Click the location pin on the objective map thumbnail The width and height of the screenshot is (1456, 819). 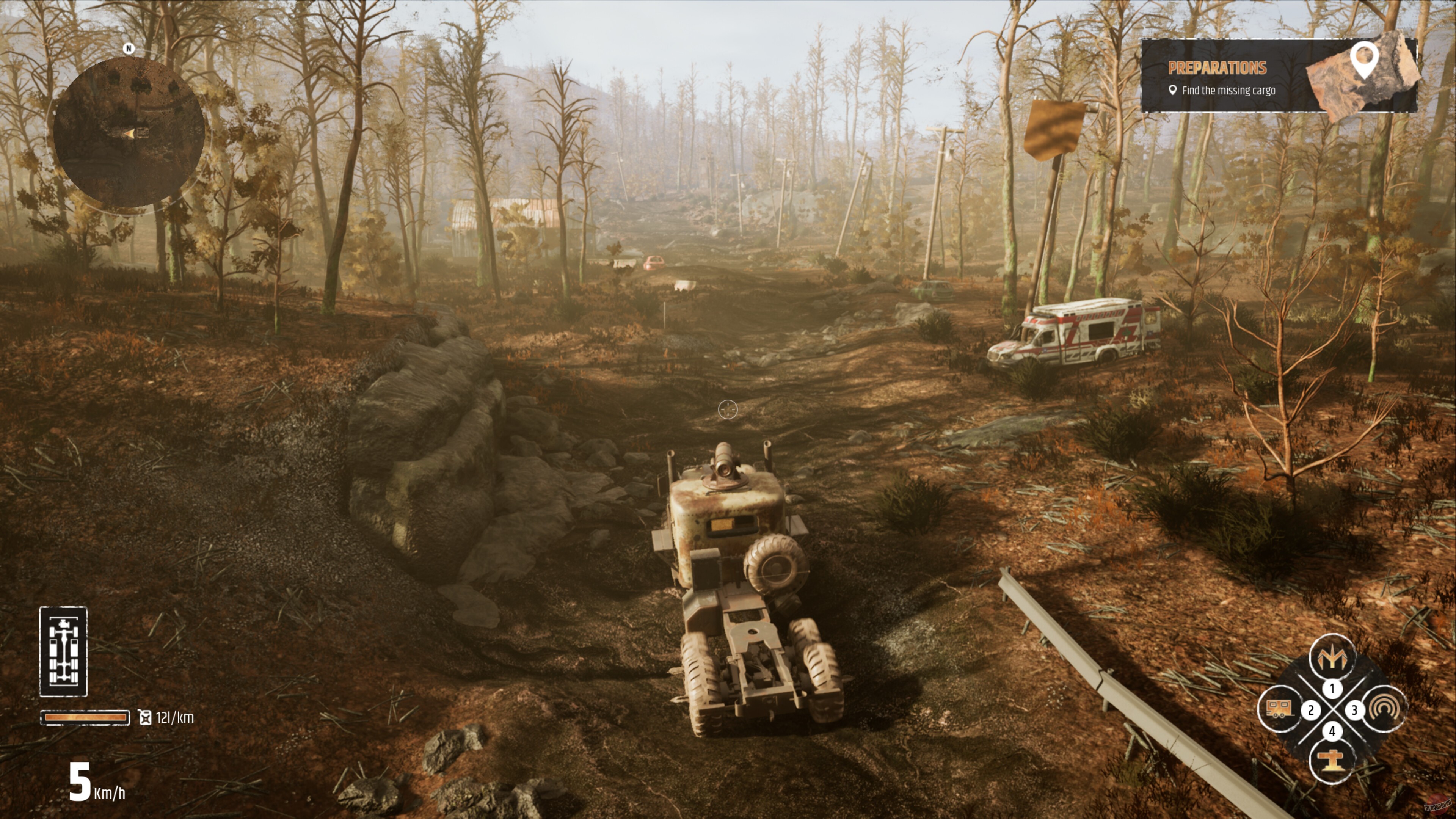coord(1365,59)
